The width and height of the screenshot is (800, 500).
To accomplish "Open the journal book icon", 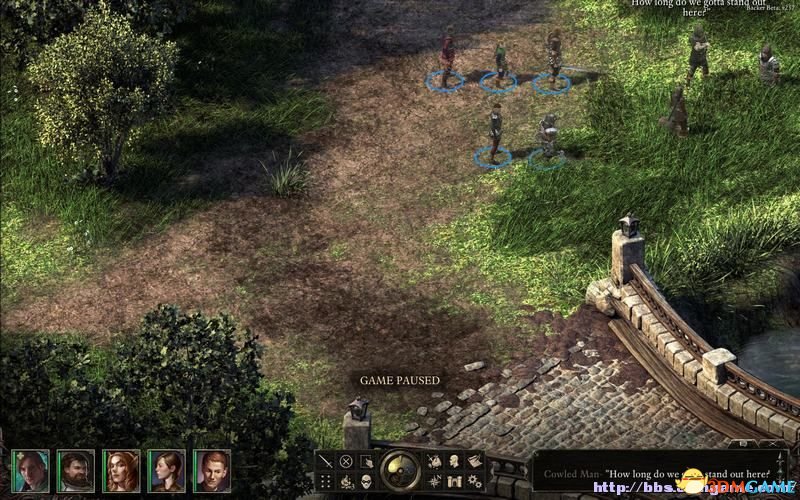I will point(474,461).
